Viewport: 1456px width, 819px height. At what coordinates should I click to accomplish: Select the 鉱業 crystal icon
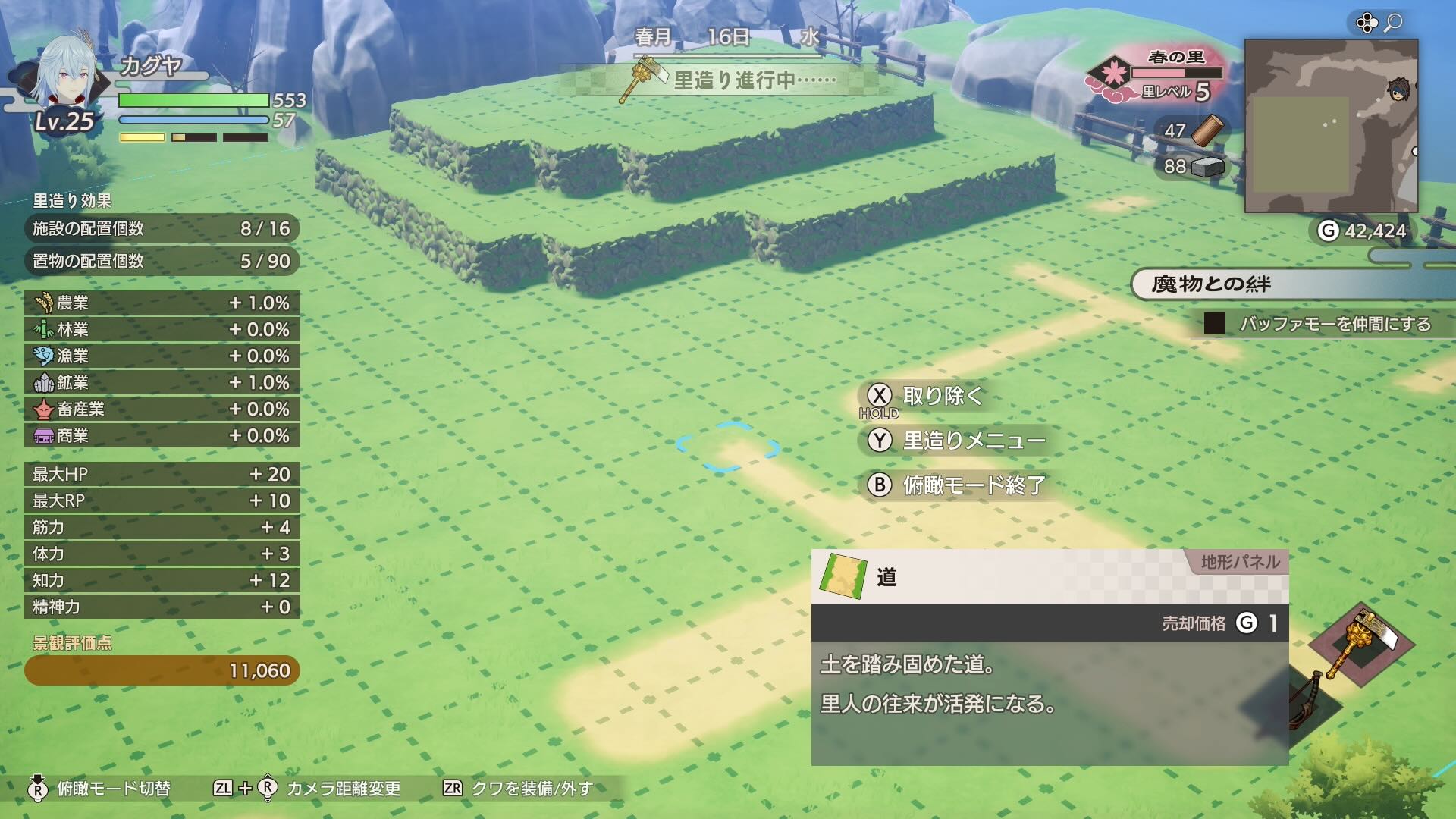42,383
